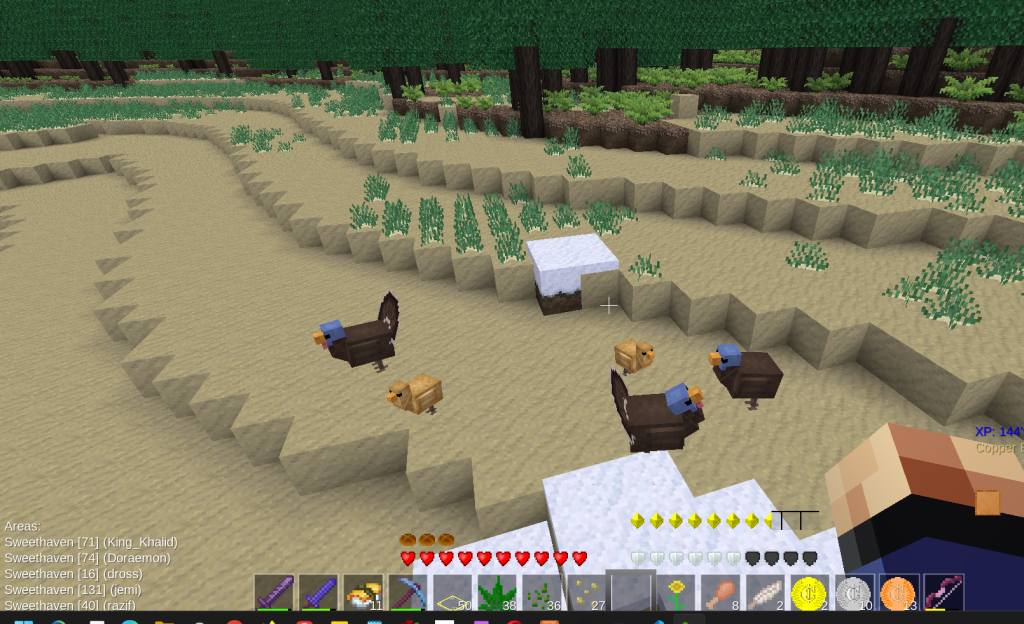Select the gold coin slot
Screen dimensions: 1024x624
[x=810, y=593]
